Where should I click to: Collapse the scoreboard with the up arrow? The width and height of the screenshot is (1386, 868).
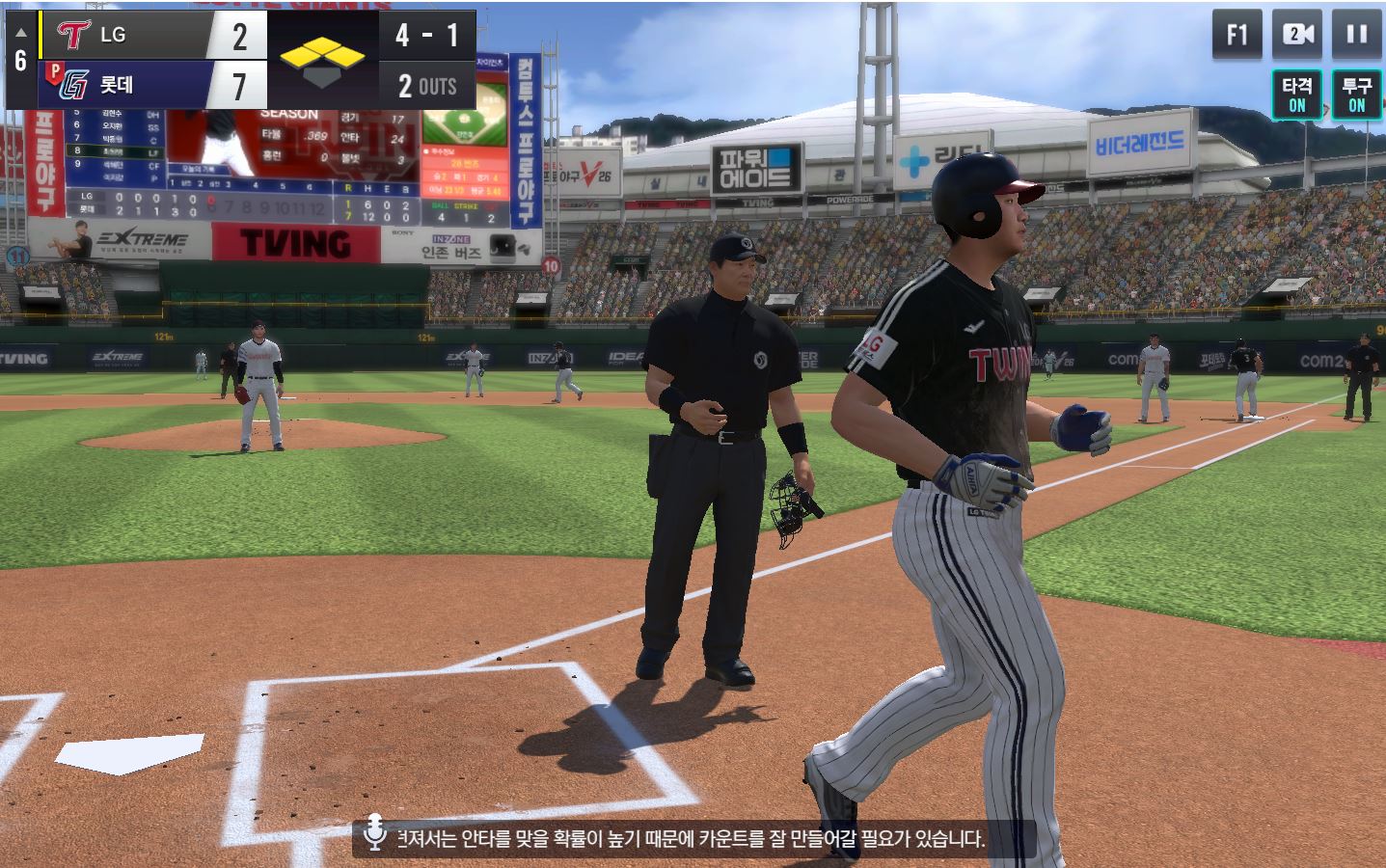20,34
